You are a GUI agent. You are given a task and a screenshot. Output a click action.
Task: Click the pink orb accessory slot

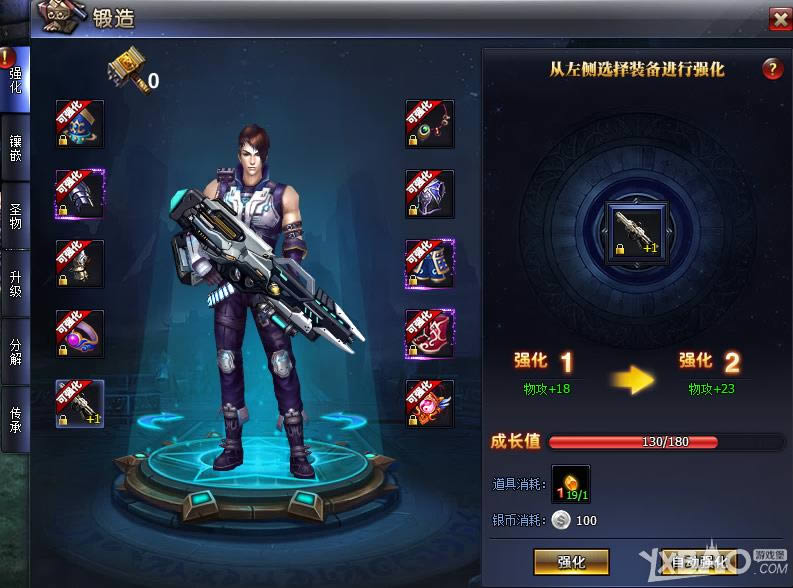click(x=429, y=404)
